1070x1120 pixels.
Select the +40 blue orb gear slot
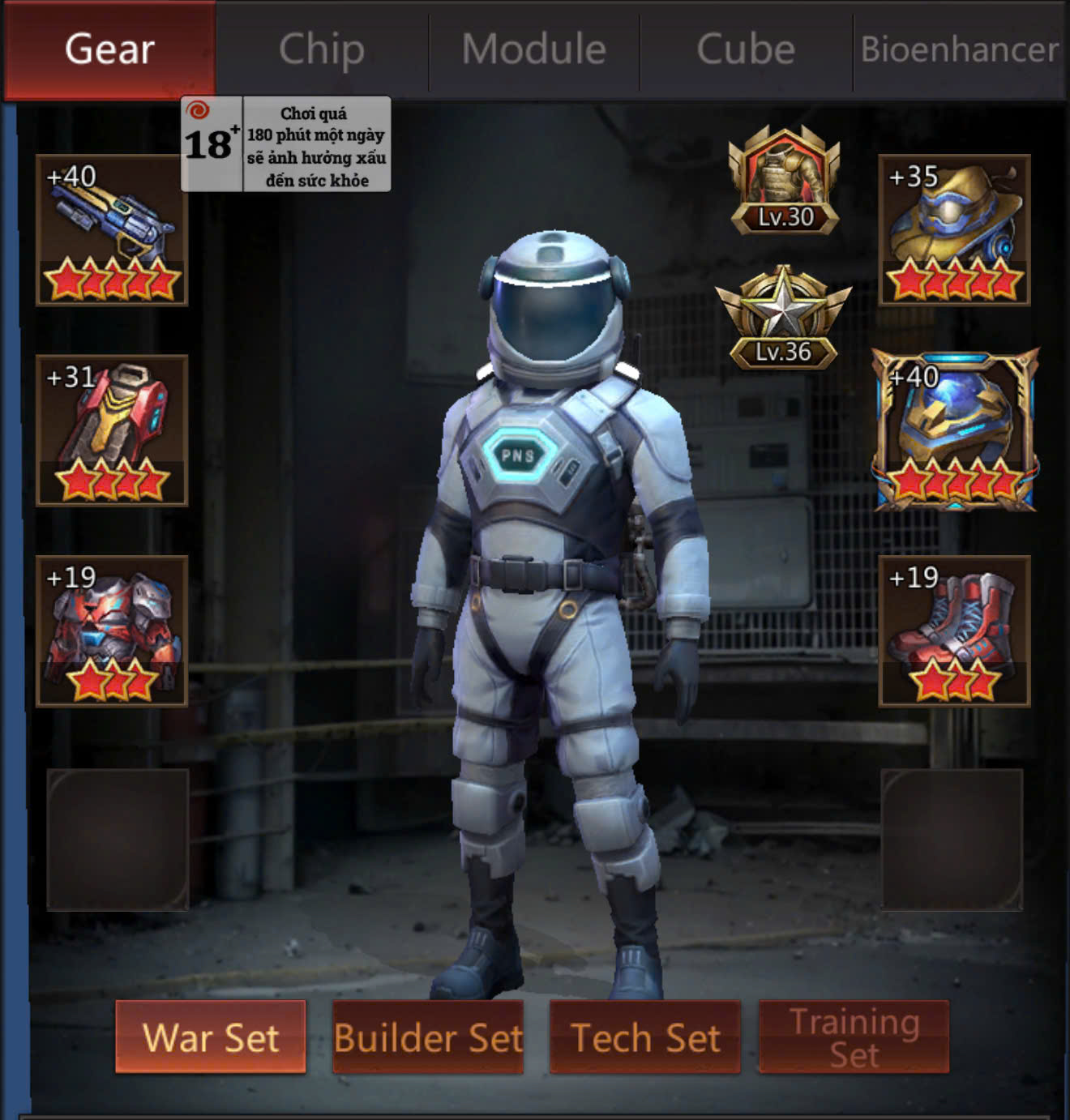(x=955, y=430)
